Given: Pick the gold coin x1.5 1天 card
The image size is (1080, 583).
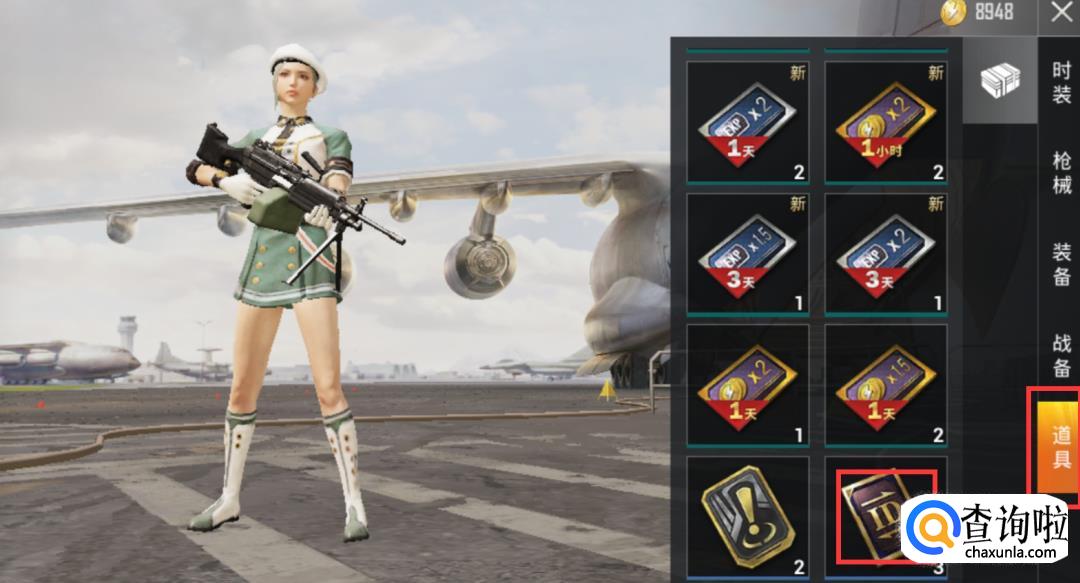Looking at the screenshot, I should (x=885, y=385).
